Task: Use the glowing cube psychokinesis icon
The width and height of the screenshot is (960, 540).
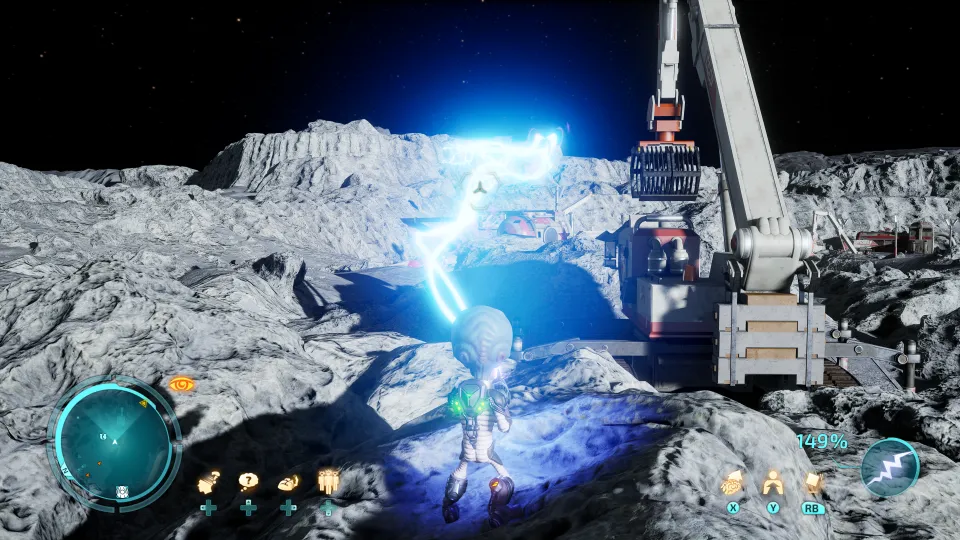Action: tap(812, 483)
